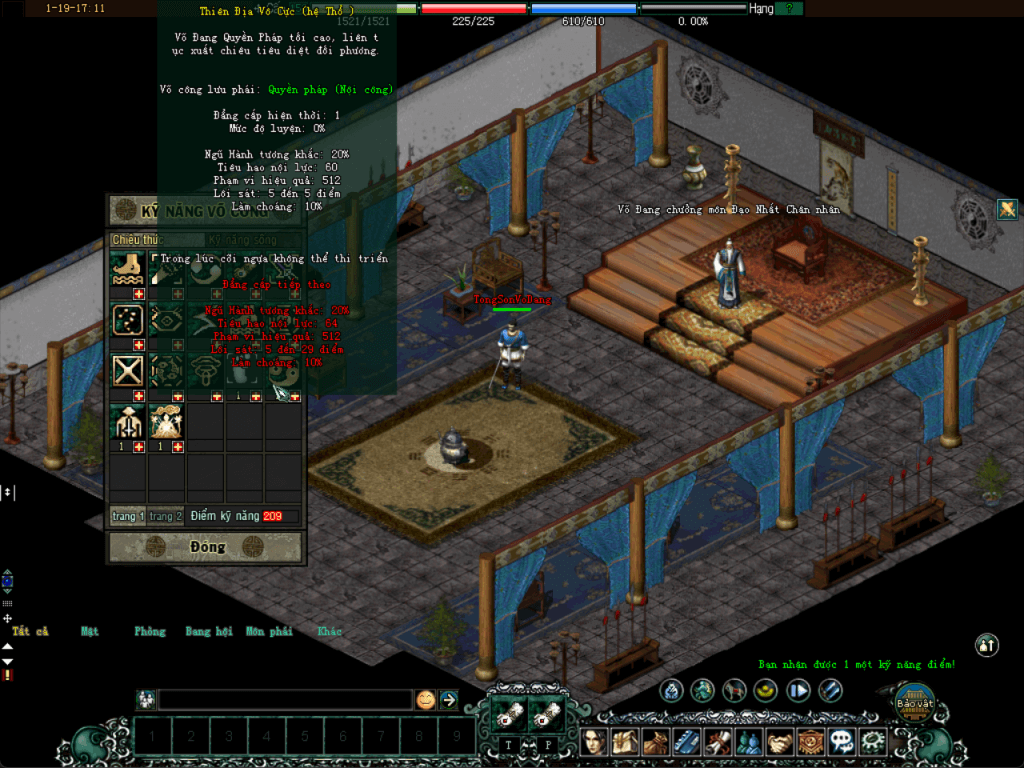Focus the chat text input box

click(285, 700)
